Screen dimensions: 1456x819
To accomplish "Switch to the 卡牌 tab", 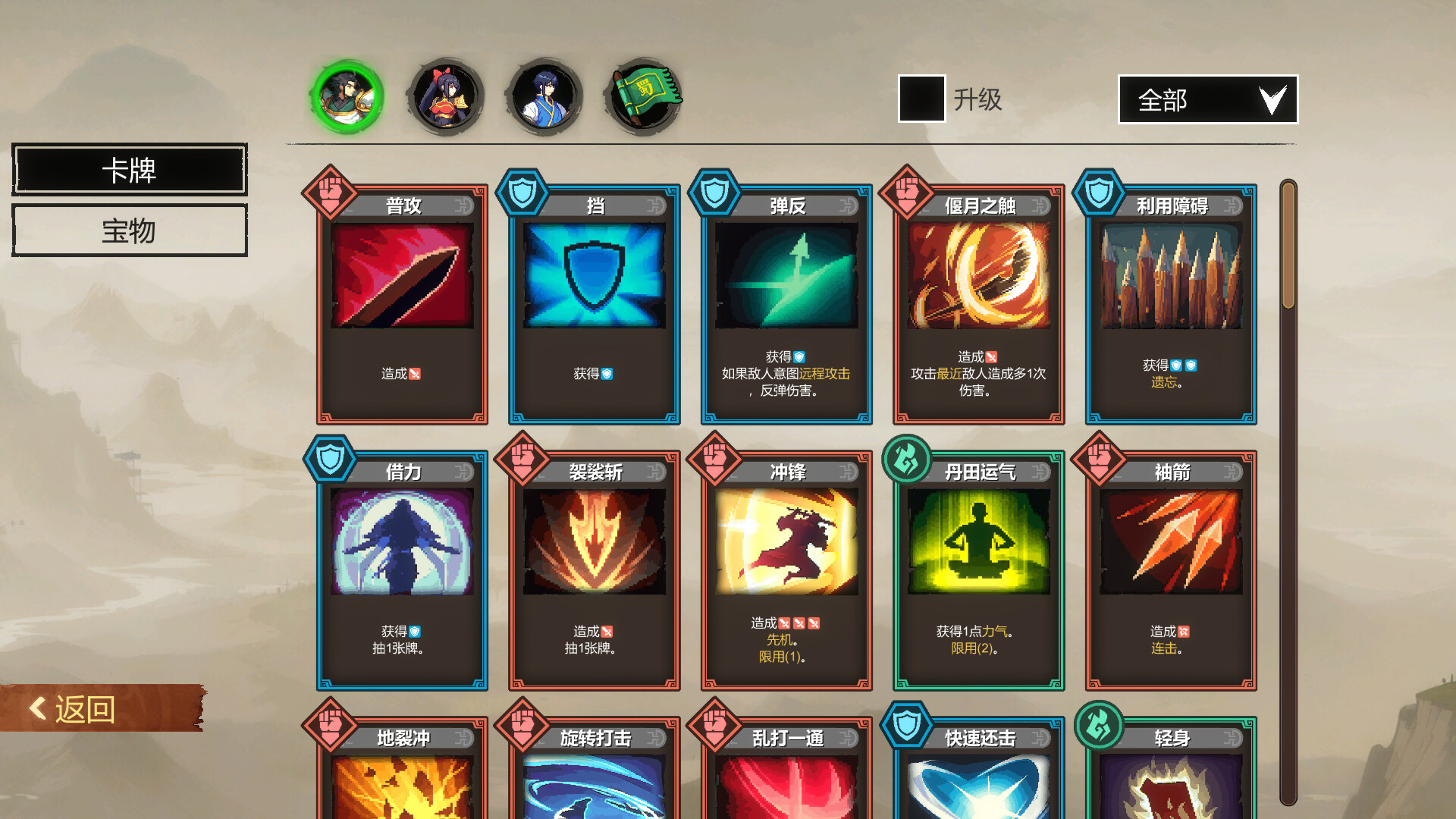I will 129,169.
